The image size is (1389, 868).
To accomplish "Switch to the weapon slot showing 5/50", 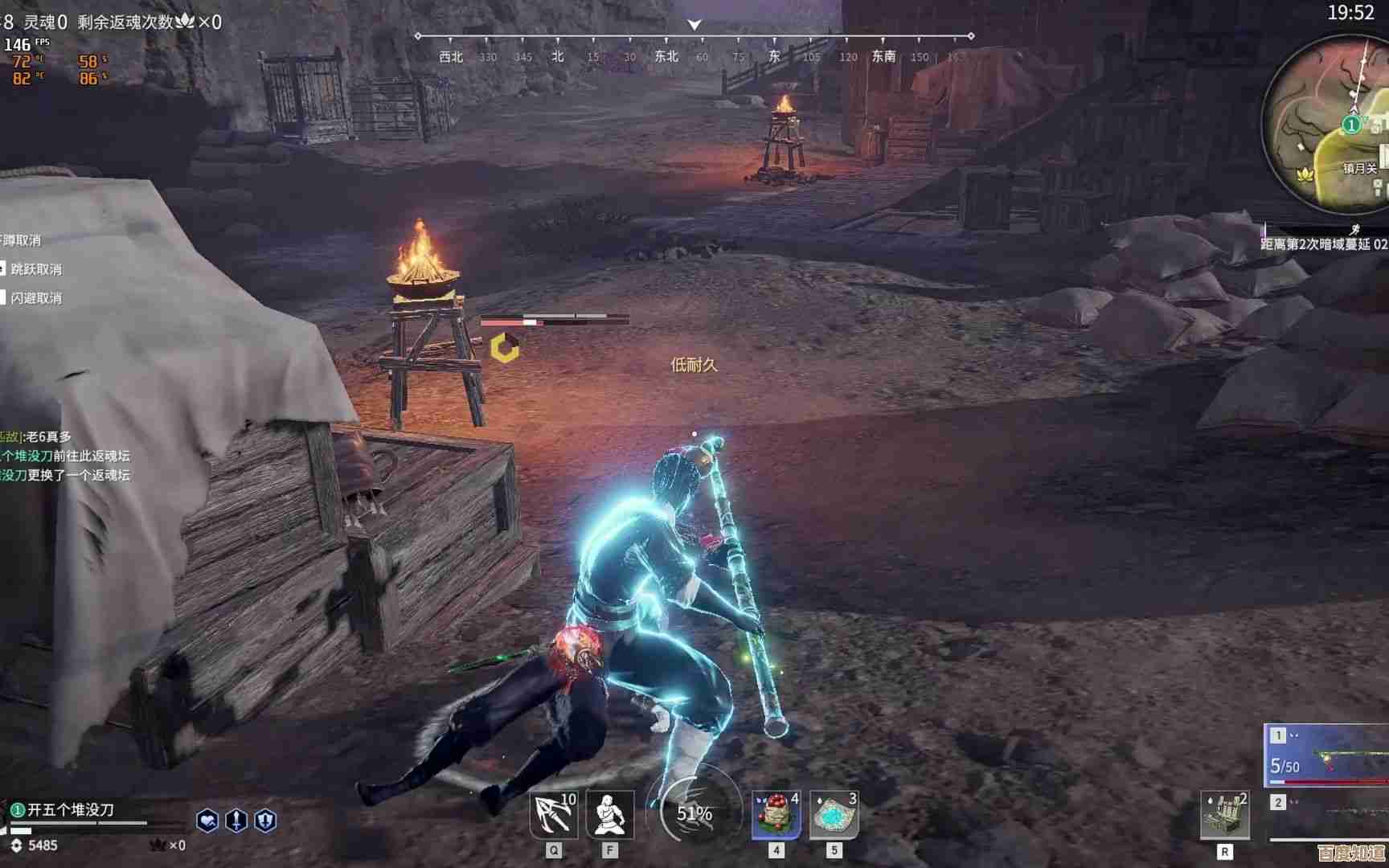I will pyautogui.click(x=1328, y=755).
